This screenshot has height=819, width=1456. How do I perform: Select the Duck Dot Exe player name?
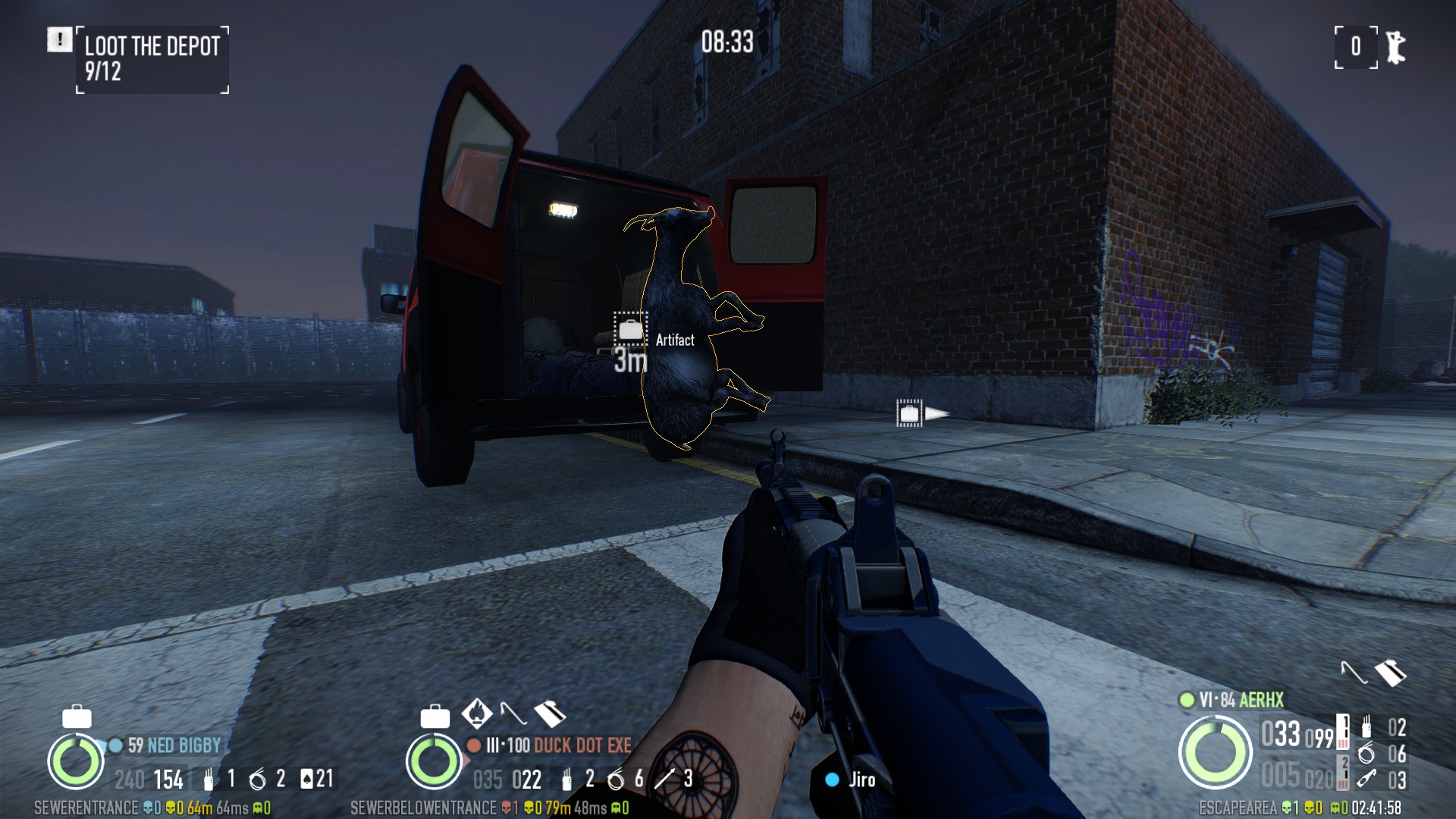(582, 745)
